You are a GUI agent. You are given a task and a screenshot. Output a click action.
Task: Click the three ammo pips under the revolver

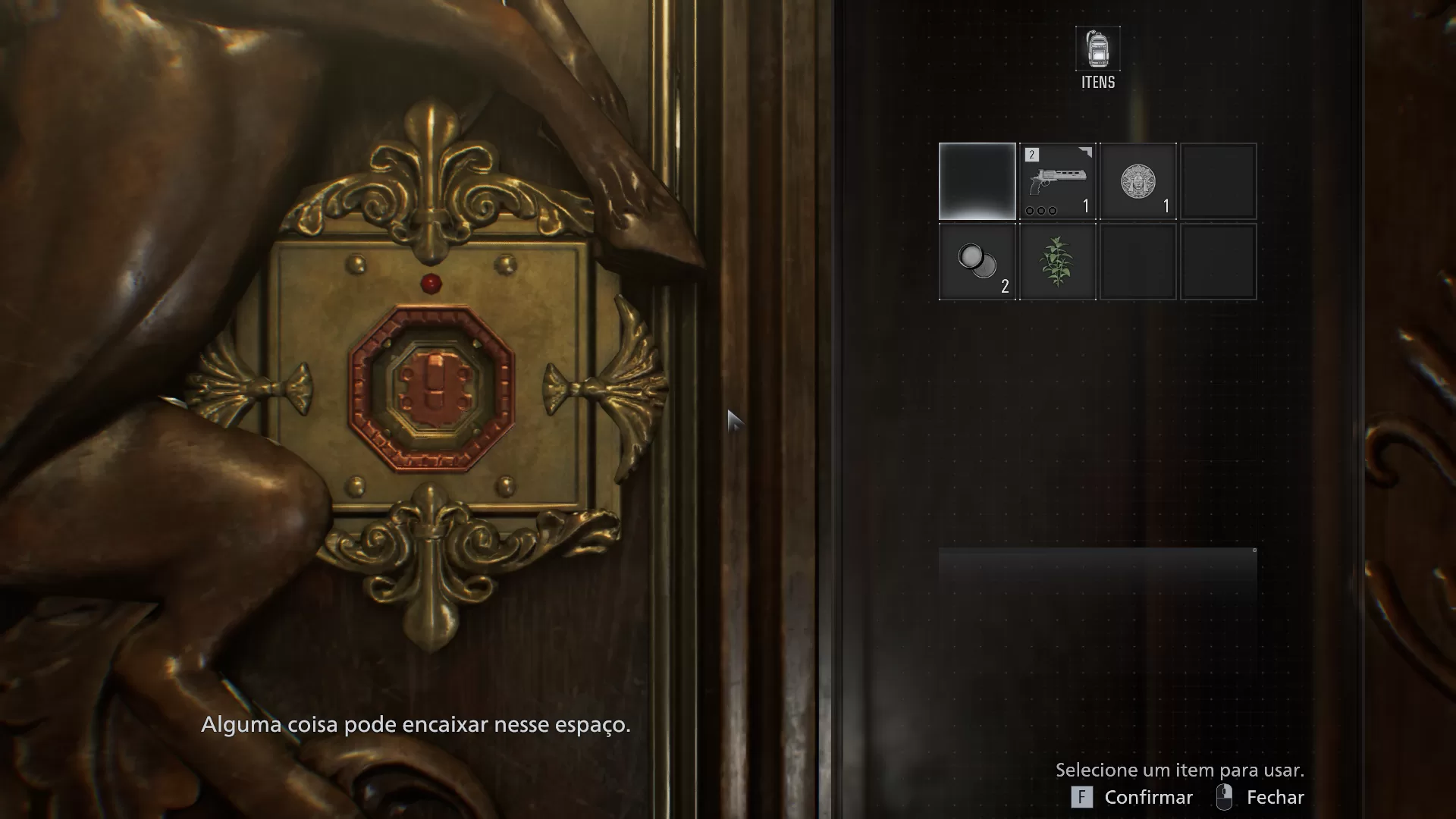1043,209
